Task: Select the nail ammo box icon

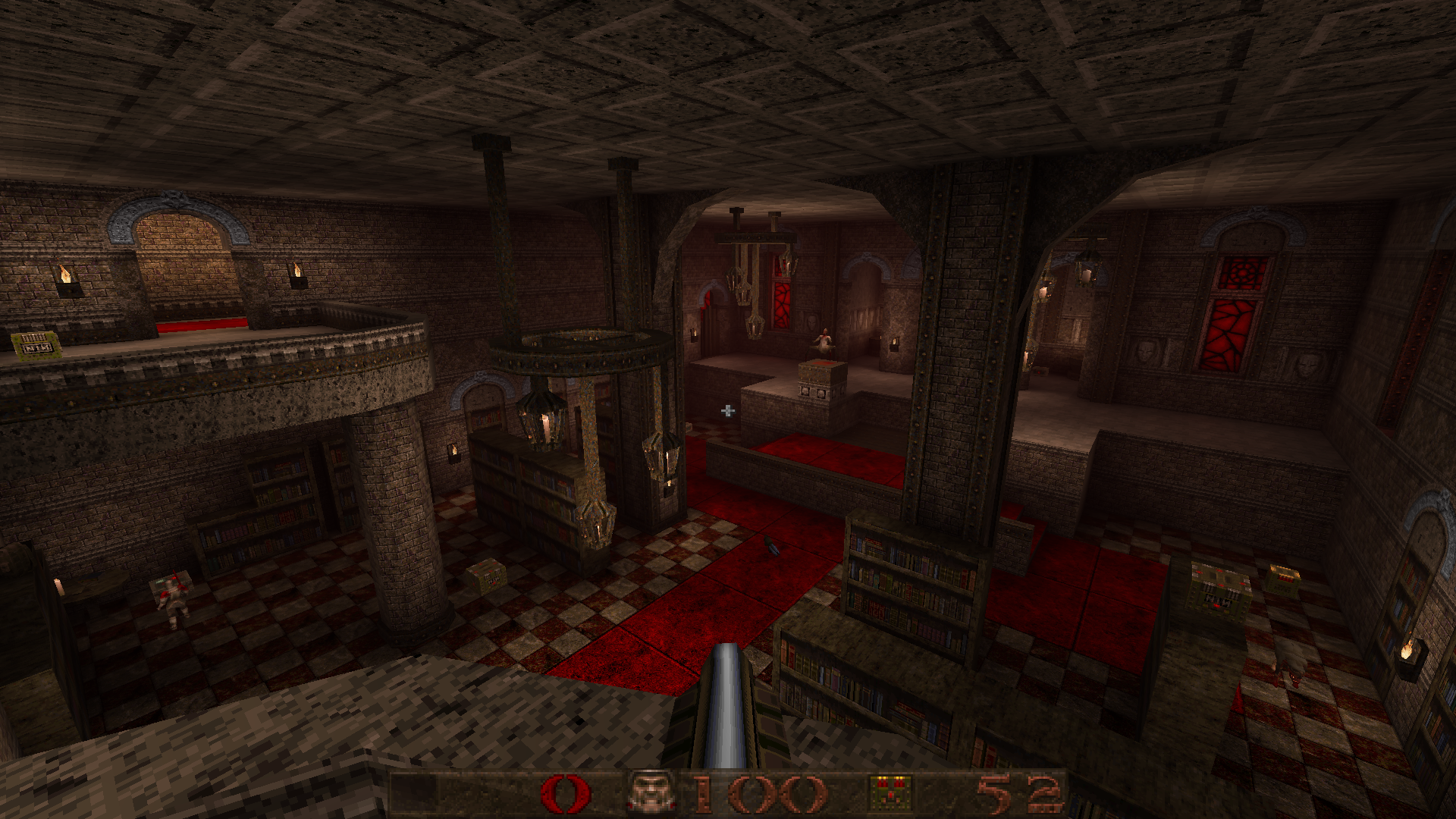Action: 892,793
